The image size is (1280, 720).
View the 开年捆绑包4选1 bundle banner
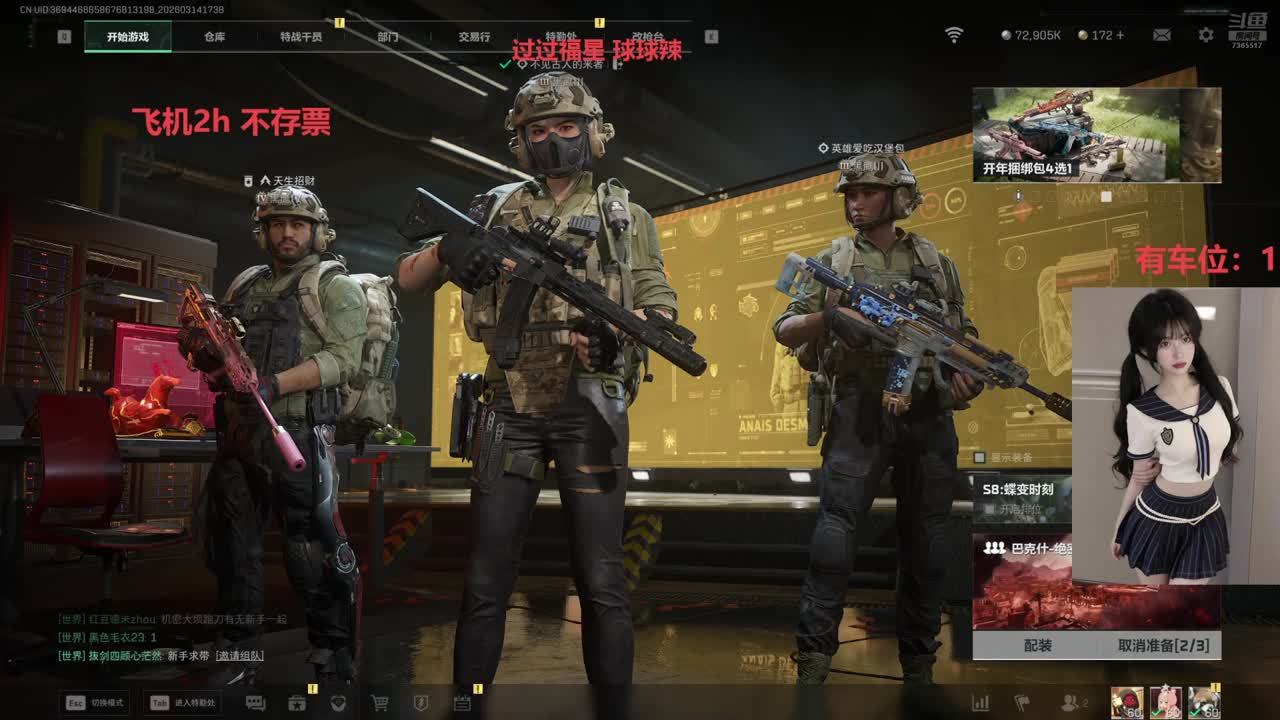1096,134
